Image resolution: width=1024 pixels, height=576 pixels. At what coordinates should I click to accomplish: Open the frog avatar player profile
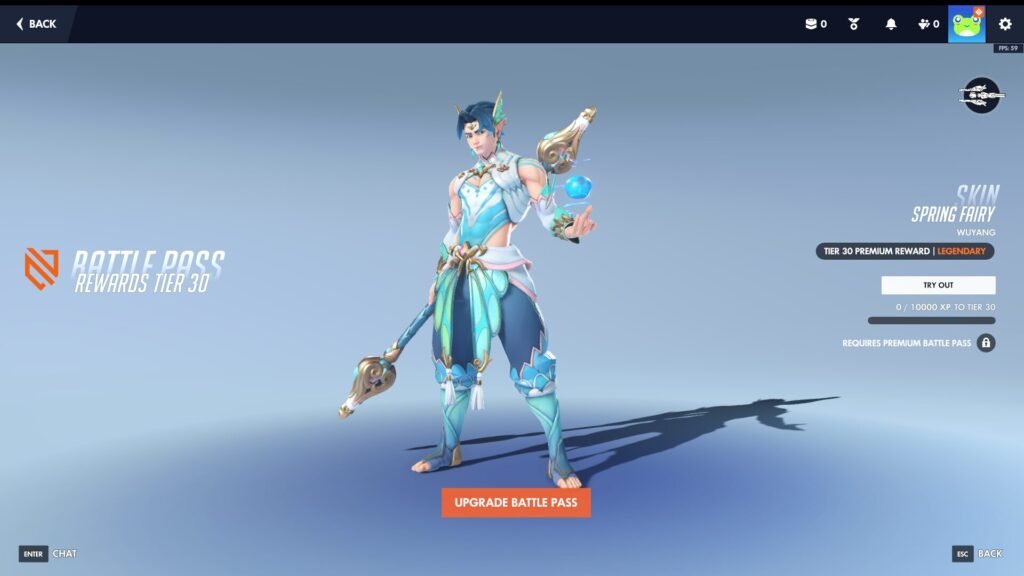(x=967, y=24)
